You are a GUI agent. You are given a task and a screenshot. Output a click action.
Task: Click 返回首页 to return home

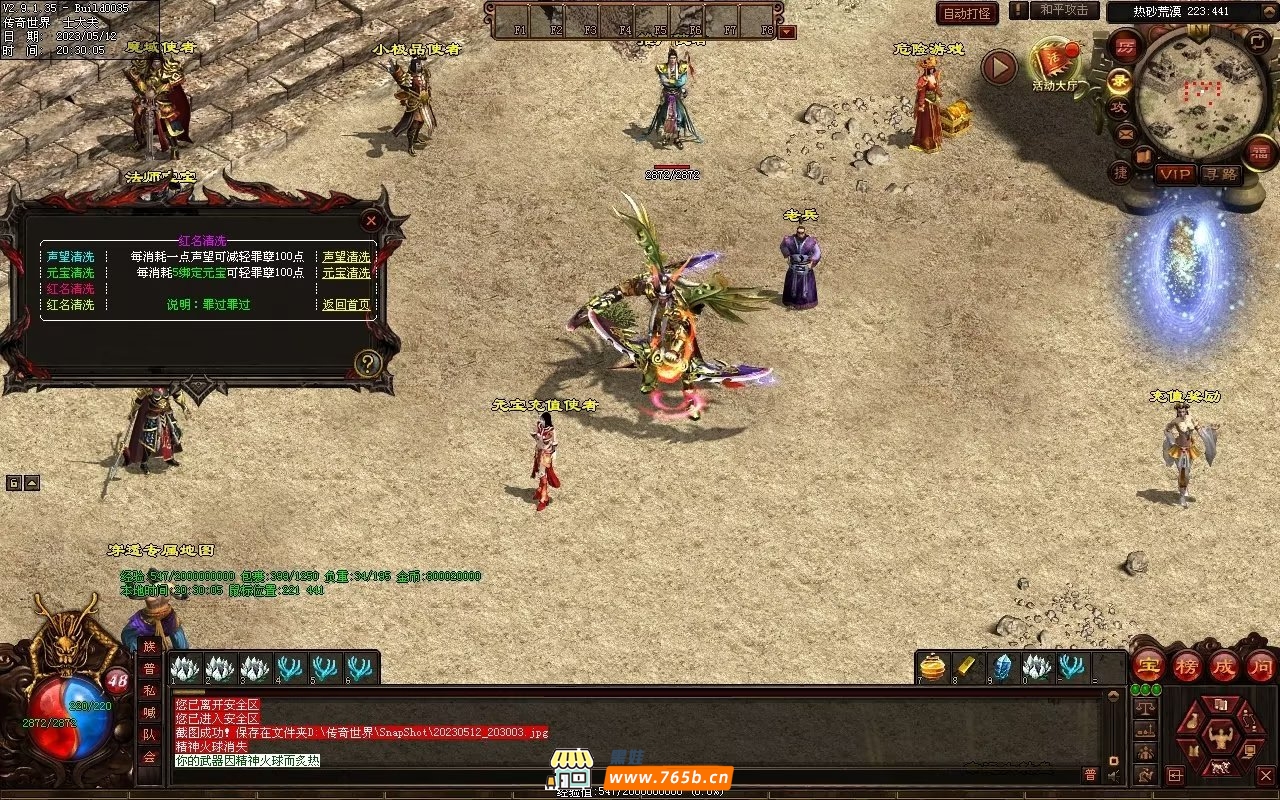tap(346, 305)
